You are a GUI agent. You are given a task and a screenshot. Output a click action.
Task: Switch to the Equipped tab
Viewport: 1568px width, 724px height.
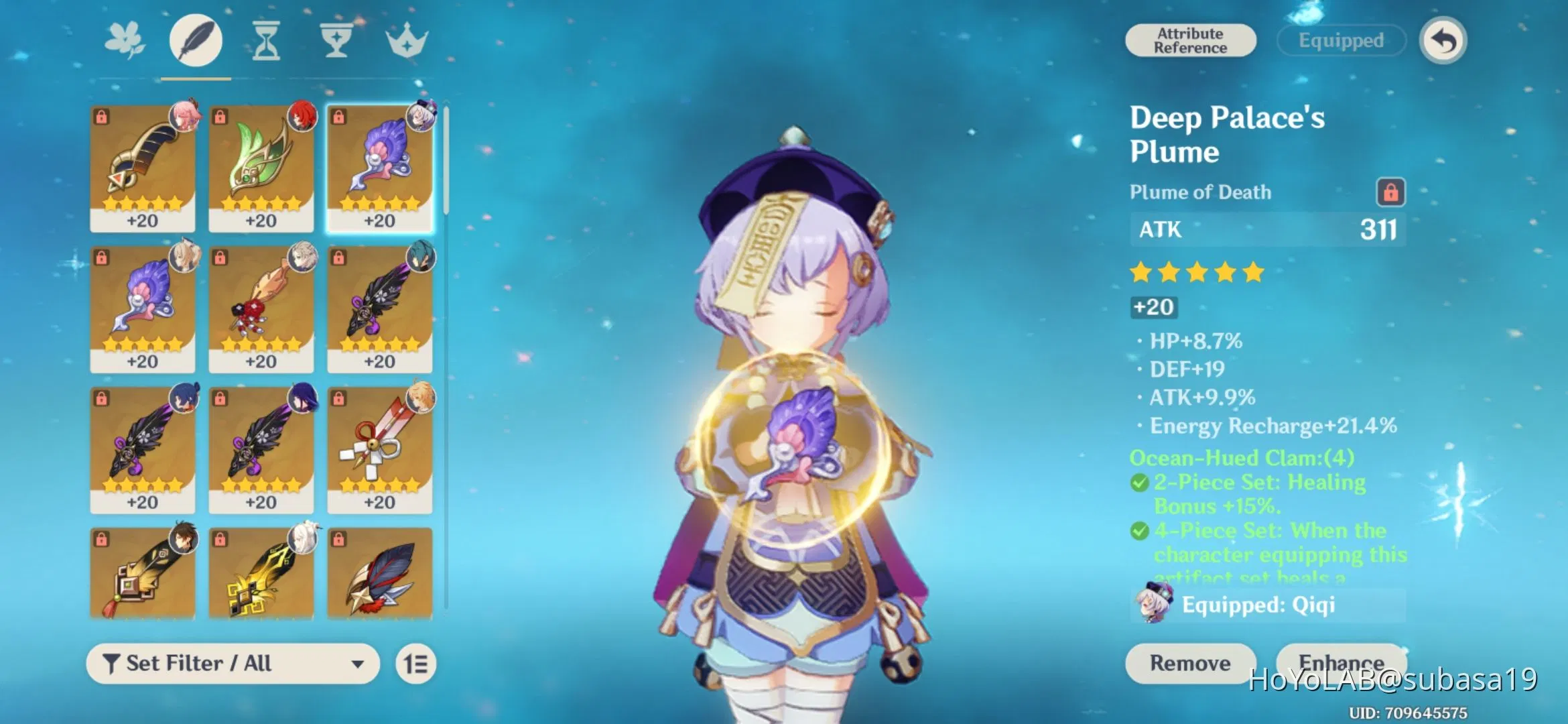[1340, 40]
